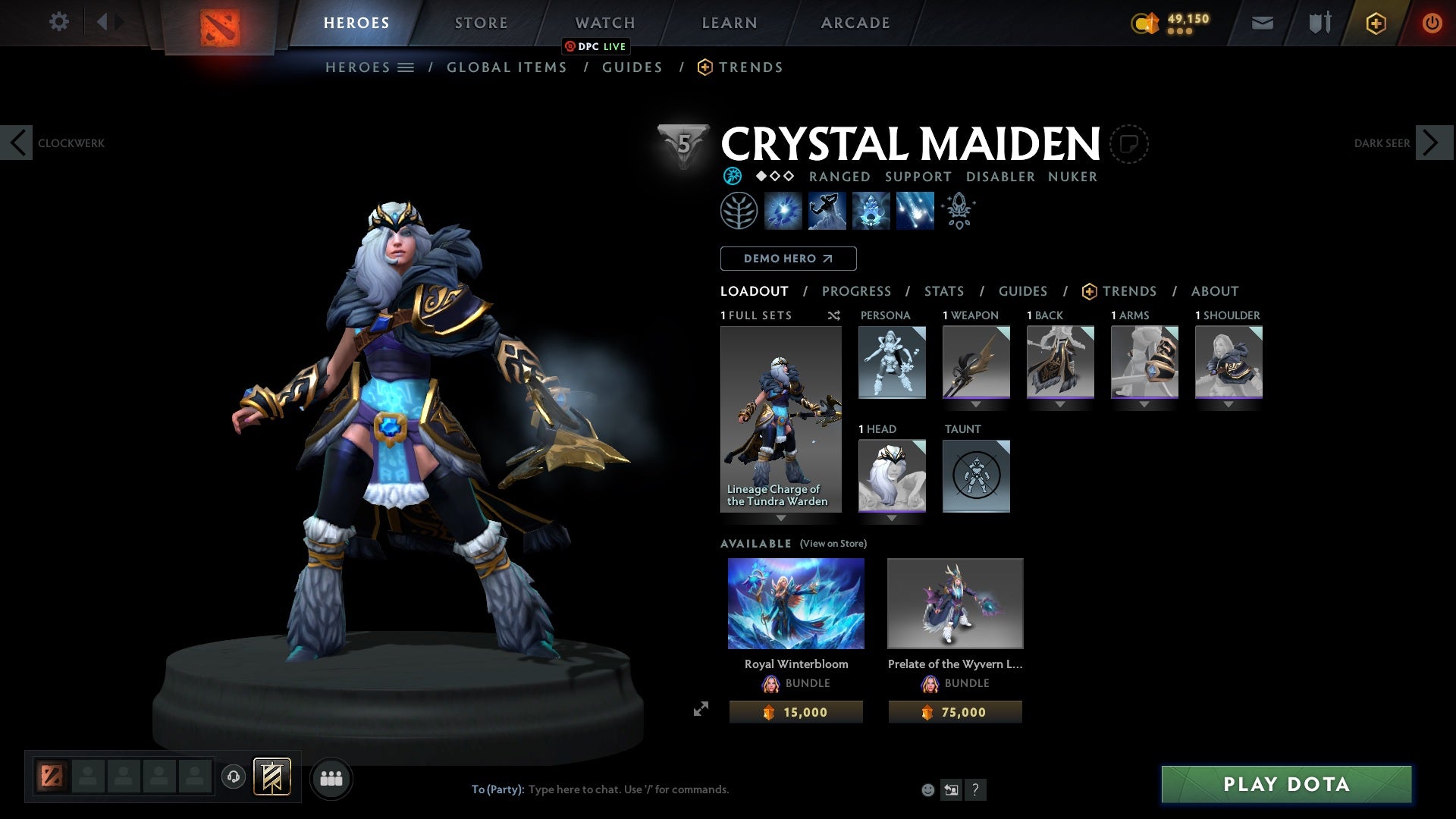Select the Crystal Nova ability icon

coord(783,211)
